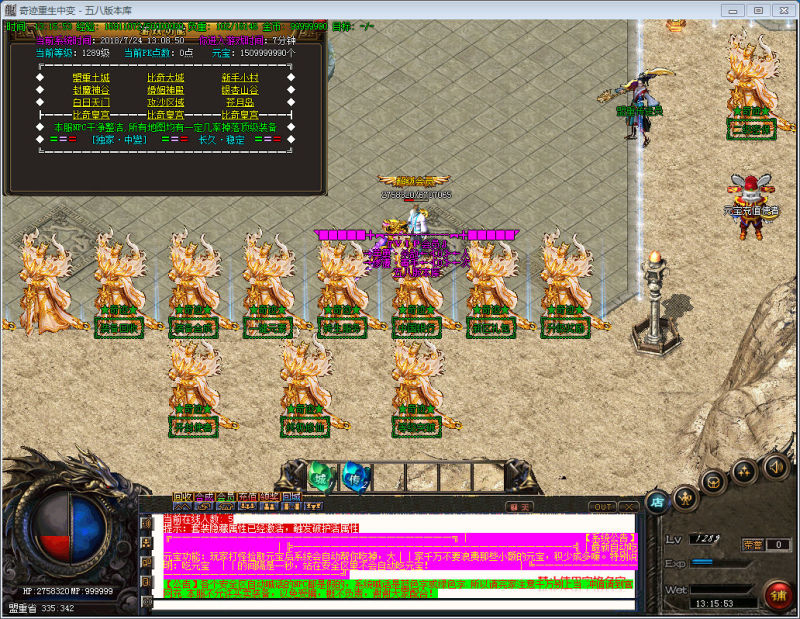Maximize the game window

click(757, 9)
